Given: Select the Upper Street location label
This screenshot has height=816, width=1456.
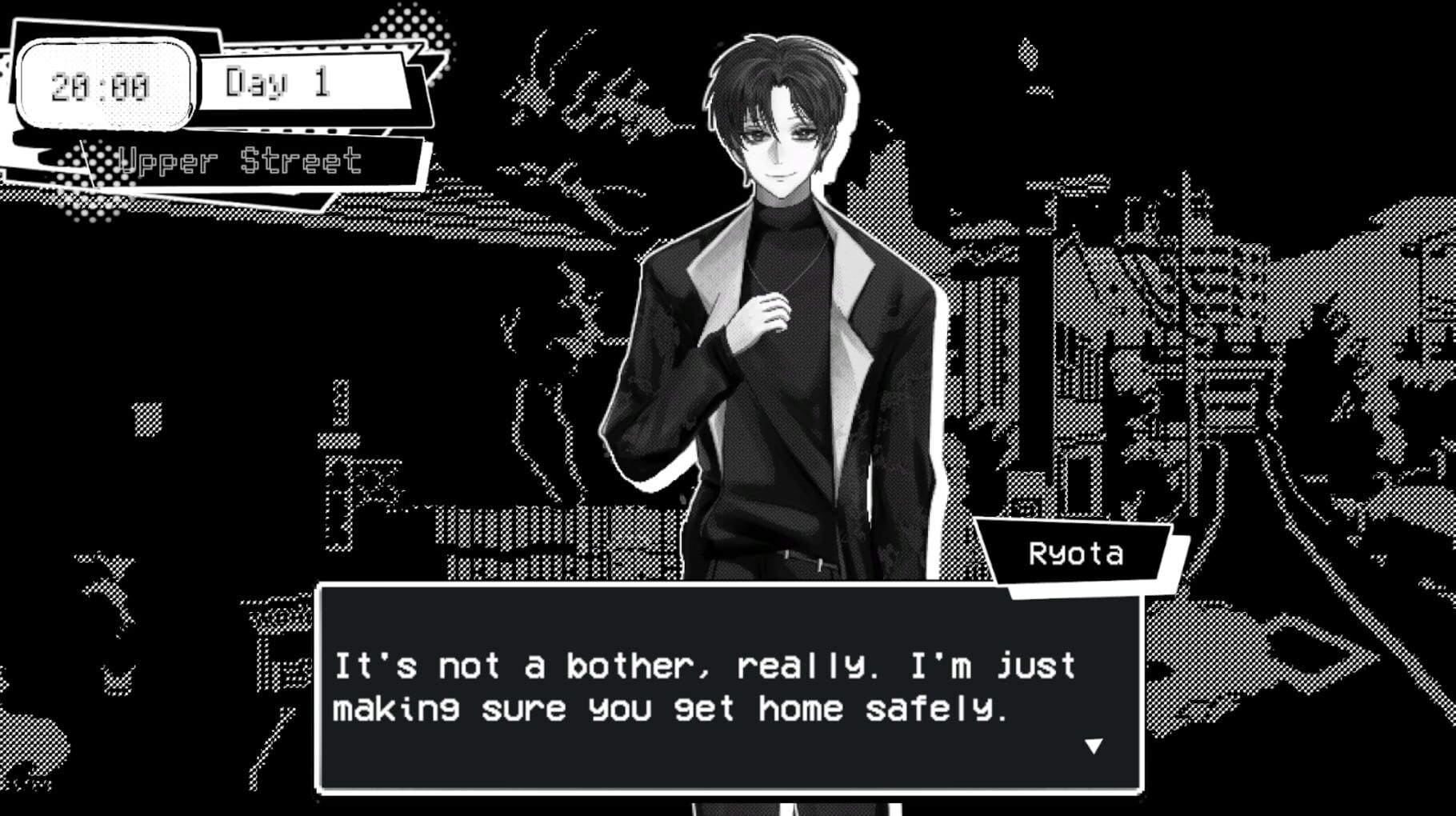Looking at the screenshot, I should click(240, 160).
